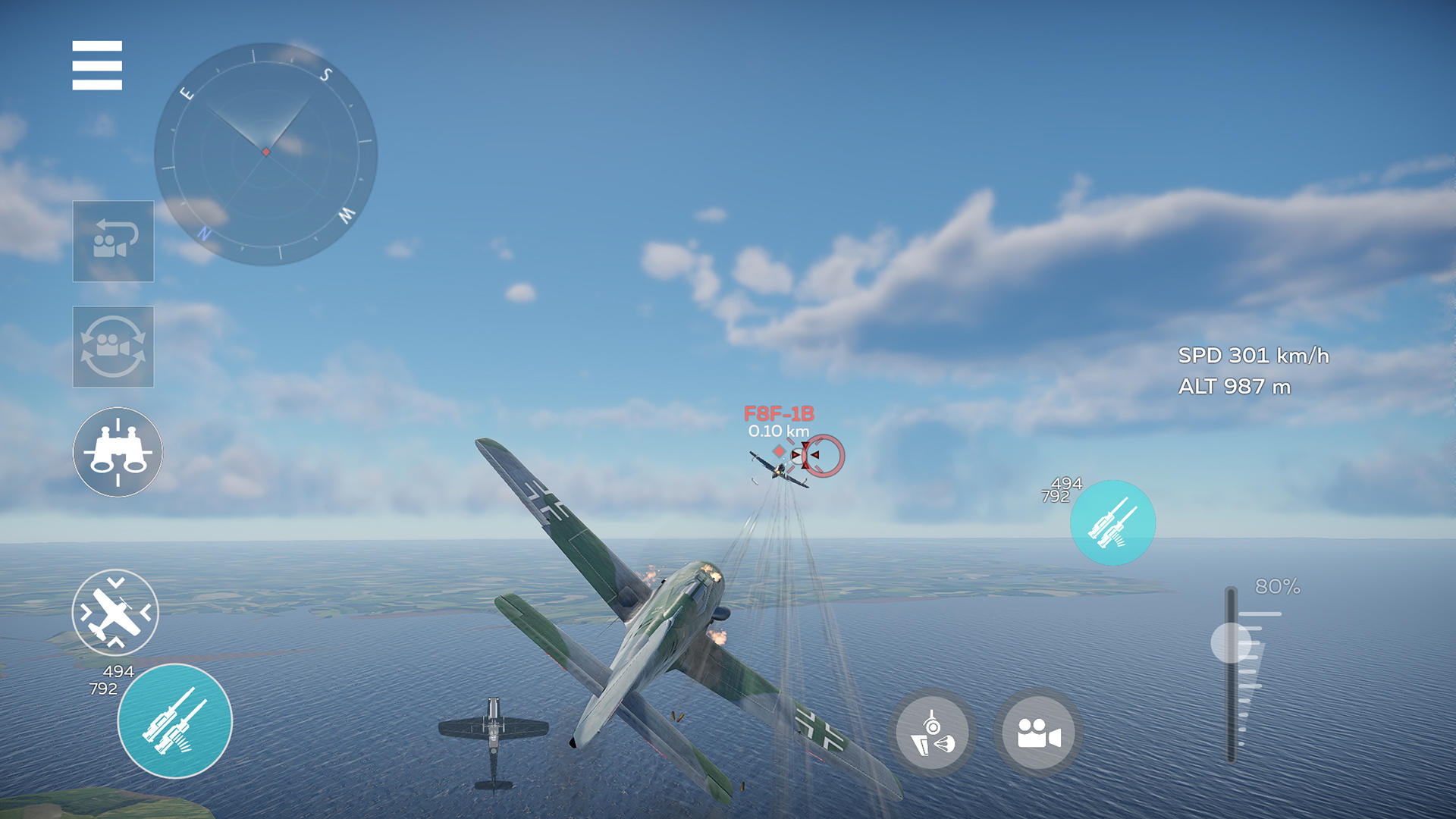
Task: Expand the compass navigation display
Action: coord(265,152)
